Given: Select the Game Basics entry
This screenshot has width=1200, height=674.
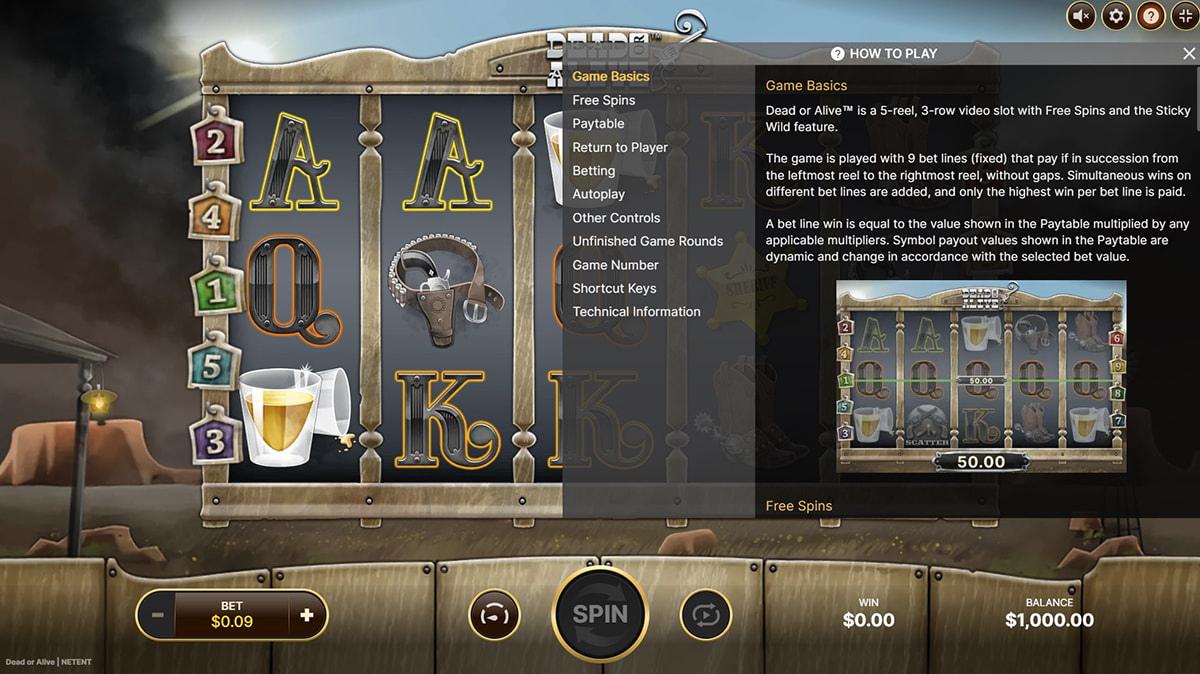Looking at the screenshot, I should (610, 76).
